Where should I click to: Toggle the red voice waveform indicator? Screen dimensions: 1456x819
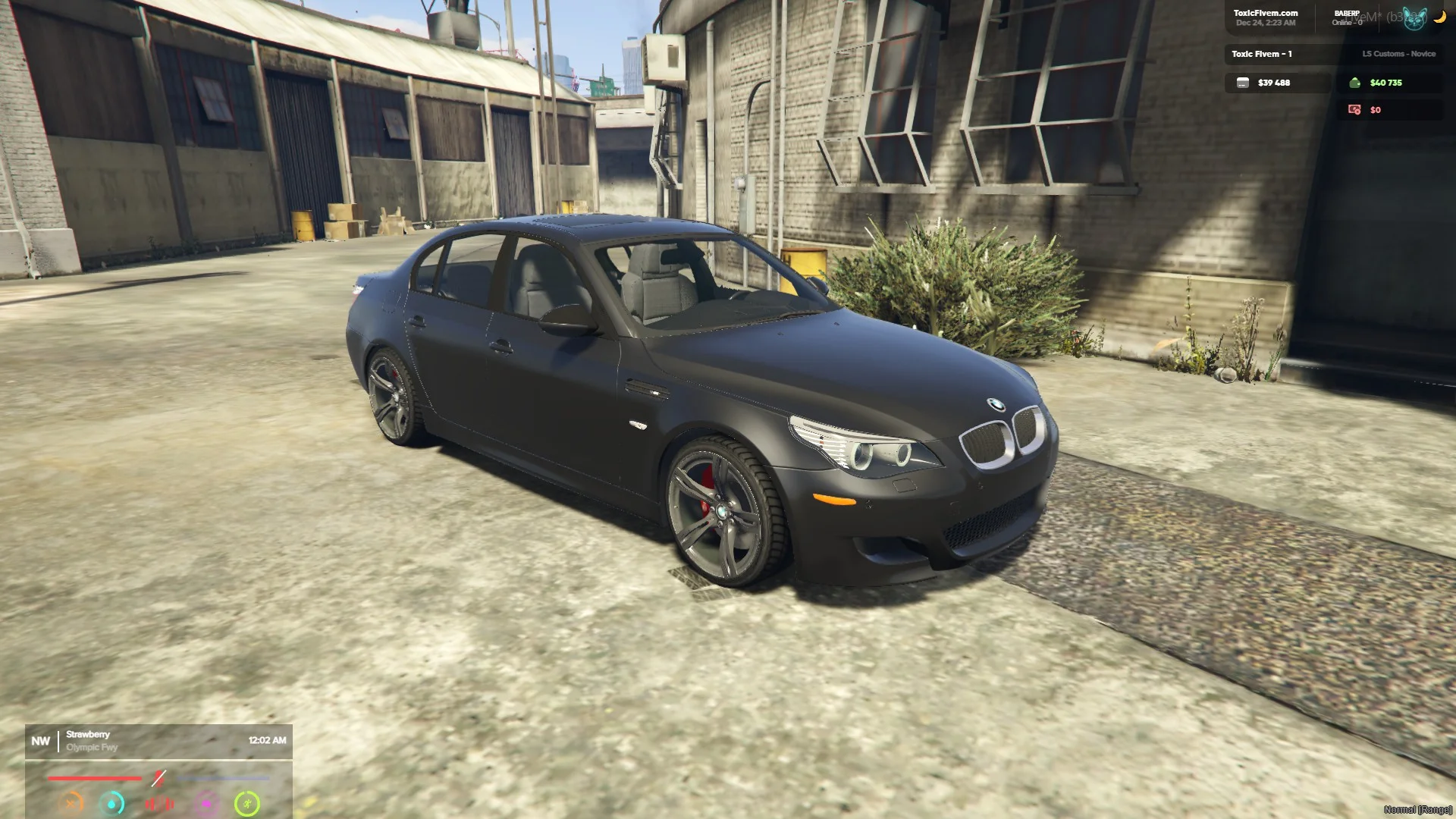159,803
